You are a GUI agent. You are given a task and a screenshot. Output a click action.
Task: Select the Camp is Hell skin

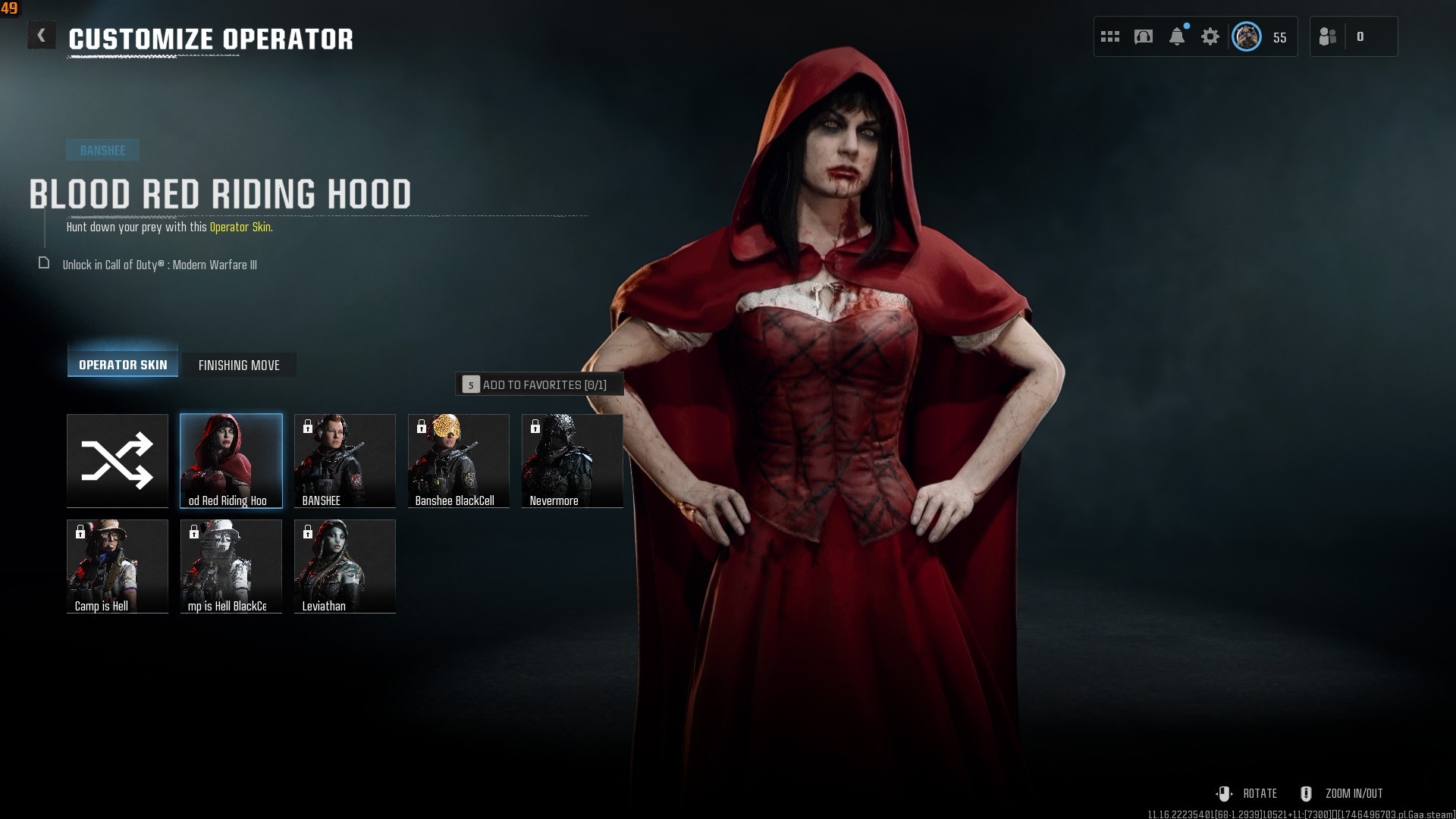click(118, 566)
